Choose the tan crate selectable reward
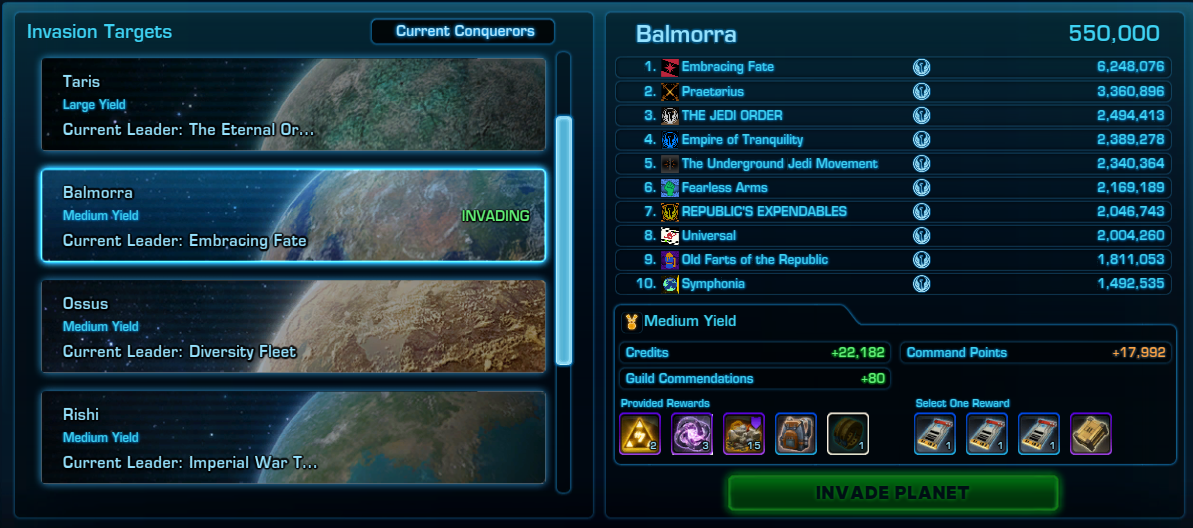Viewport: 1193px width, 528px height. click(x=1091, y=434)
